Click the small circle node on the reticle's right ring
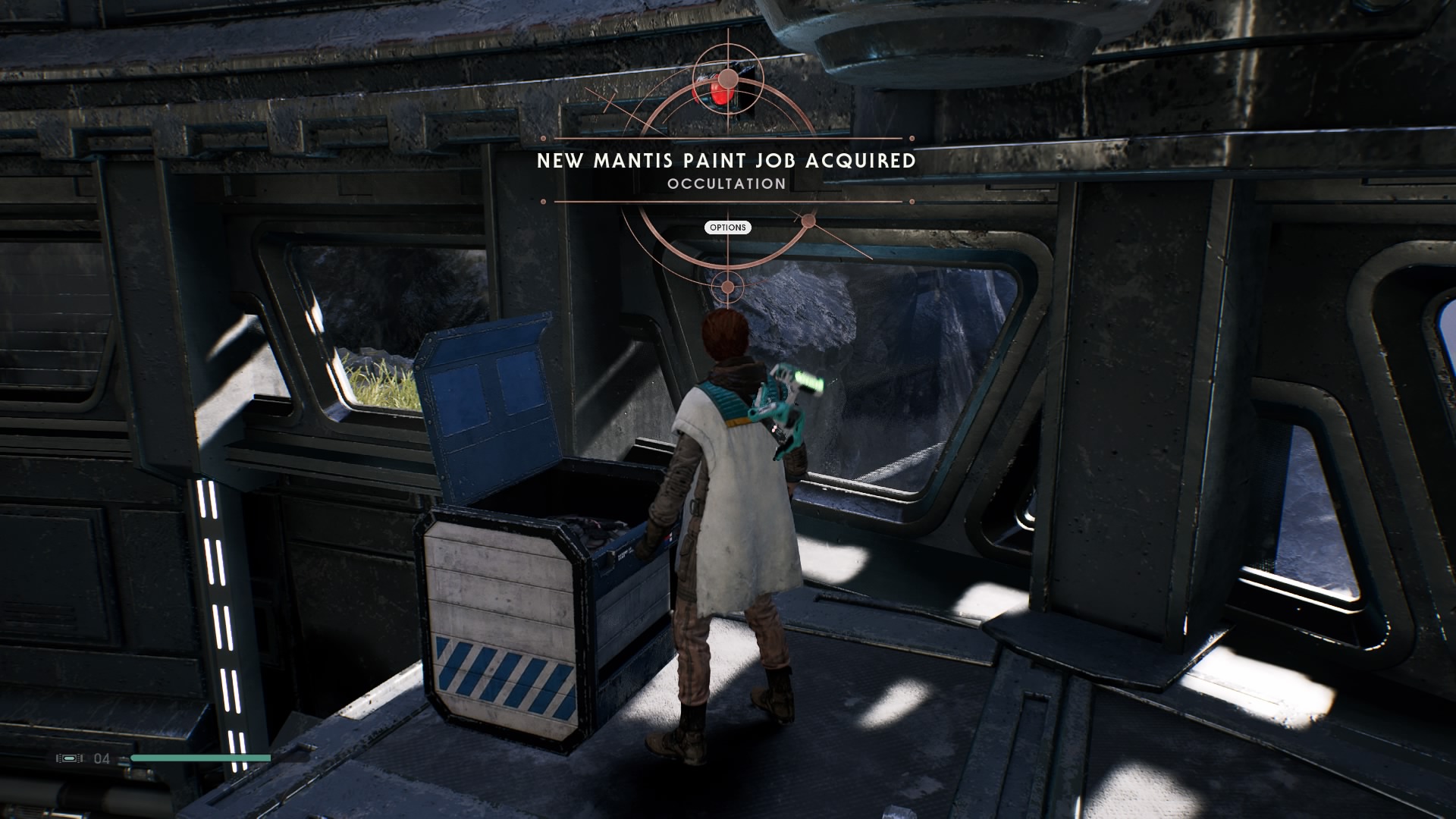 pos(808,221)
